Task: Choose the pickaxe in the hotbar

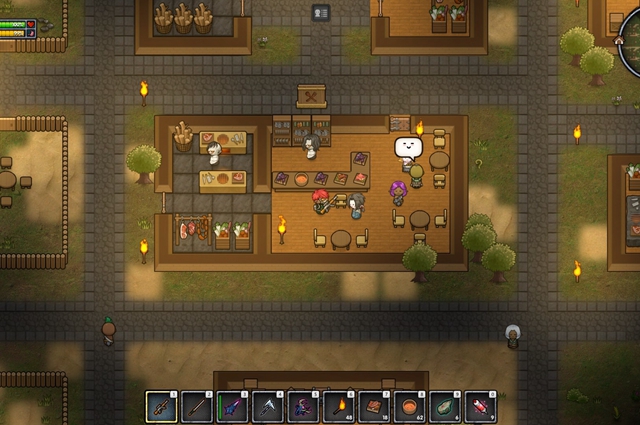Action: pos(268,406)
